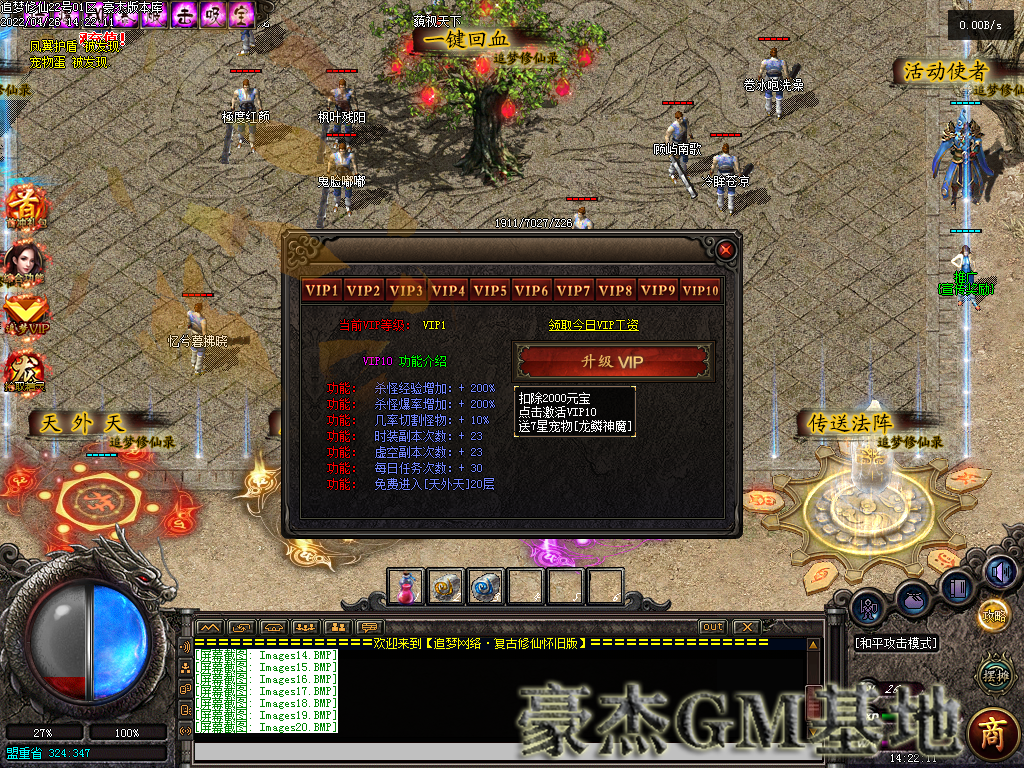
Task: Open the flame 首 first-recharge gift icon
Action: [x=22, y=207]
